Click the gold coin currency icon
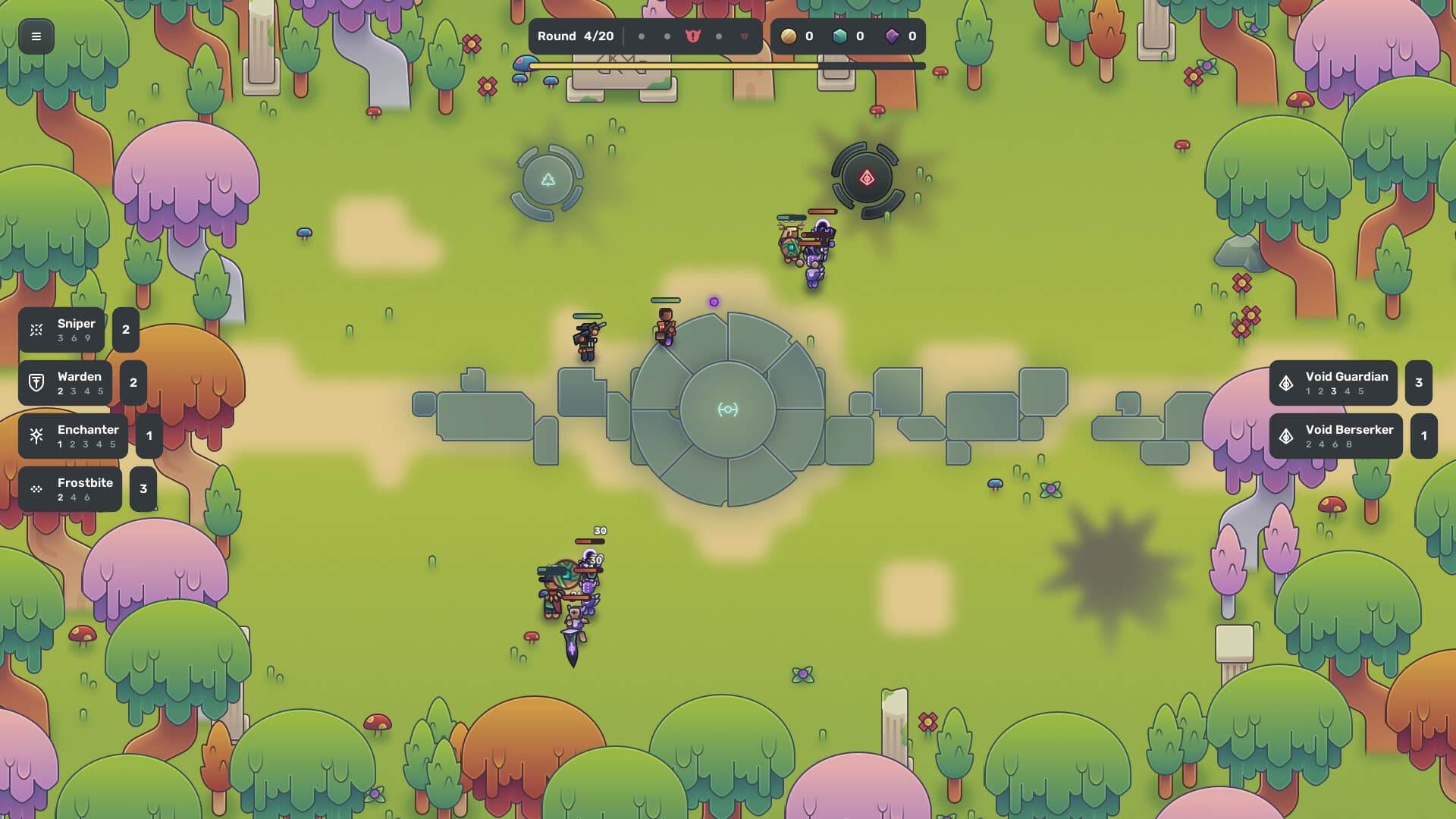This screenshot has height=819, width=1456. (x=789, y=36)
